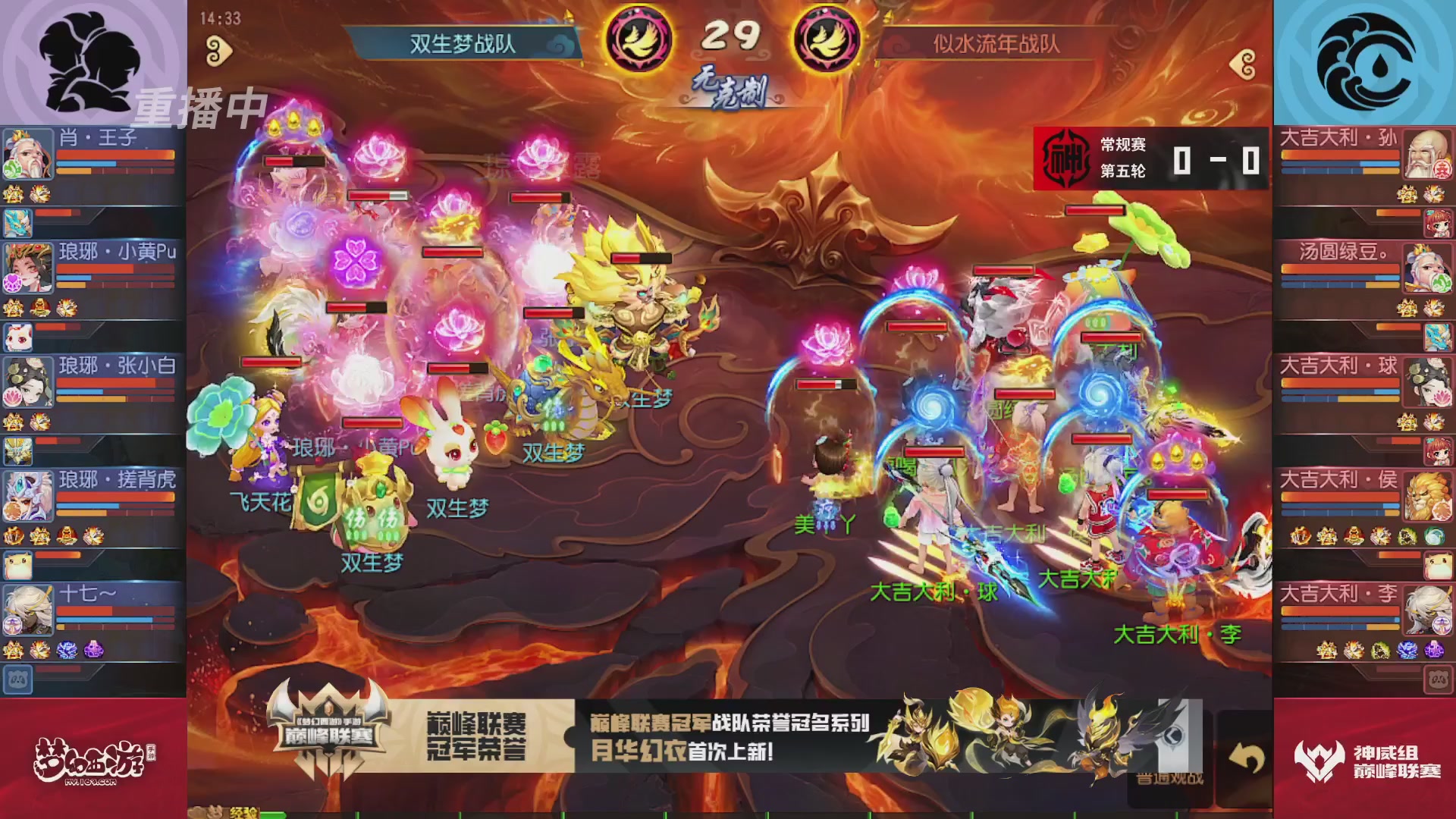Switch to the 双生梦战队 team name banner
The width and height of the screenshot is (1456, 819).
[x=463, y=44]
